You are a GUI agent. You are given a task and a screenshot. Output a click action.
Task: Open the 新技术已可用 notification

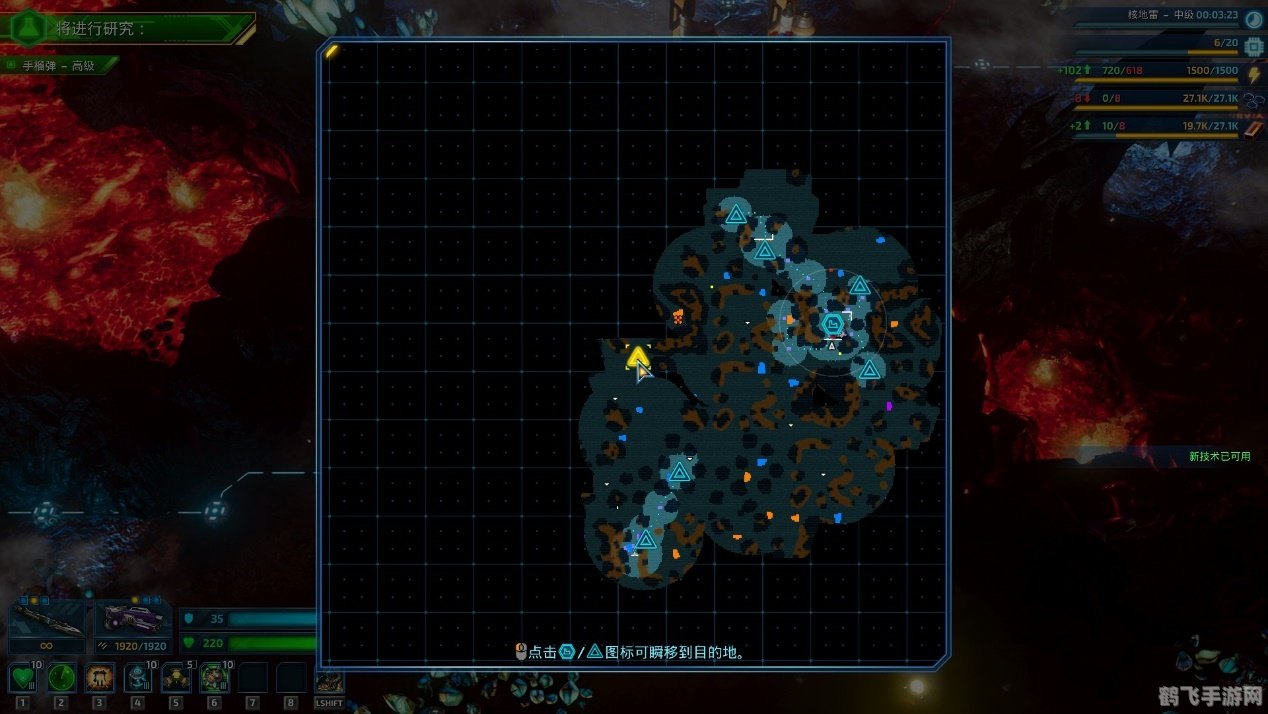pyautogui.click(x=1219, y=456)
